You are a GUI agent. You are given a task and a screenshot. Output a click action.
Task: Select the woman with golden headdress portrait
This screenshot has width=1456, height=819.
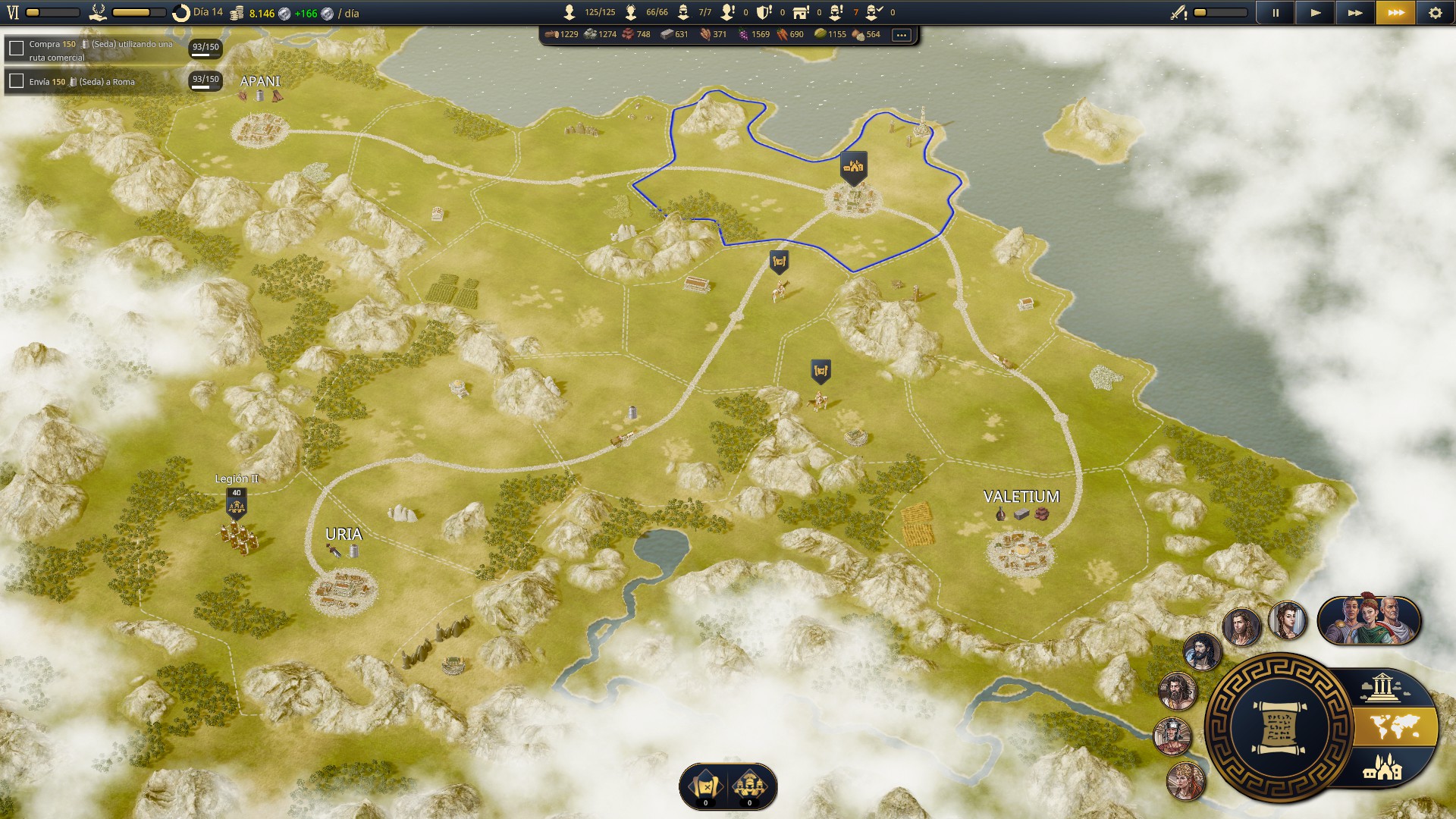coord(1186,781)
